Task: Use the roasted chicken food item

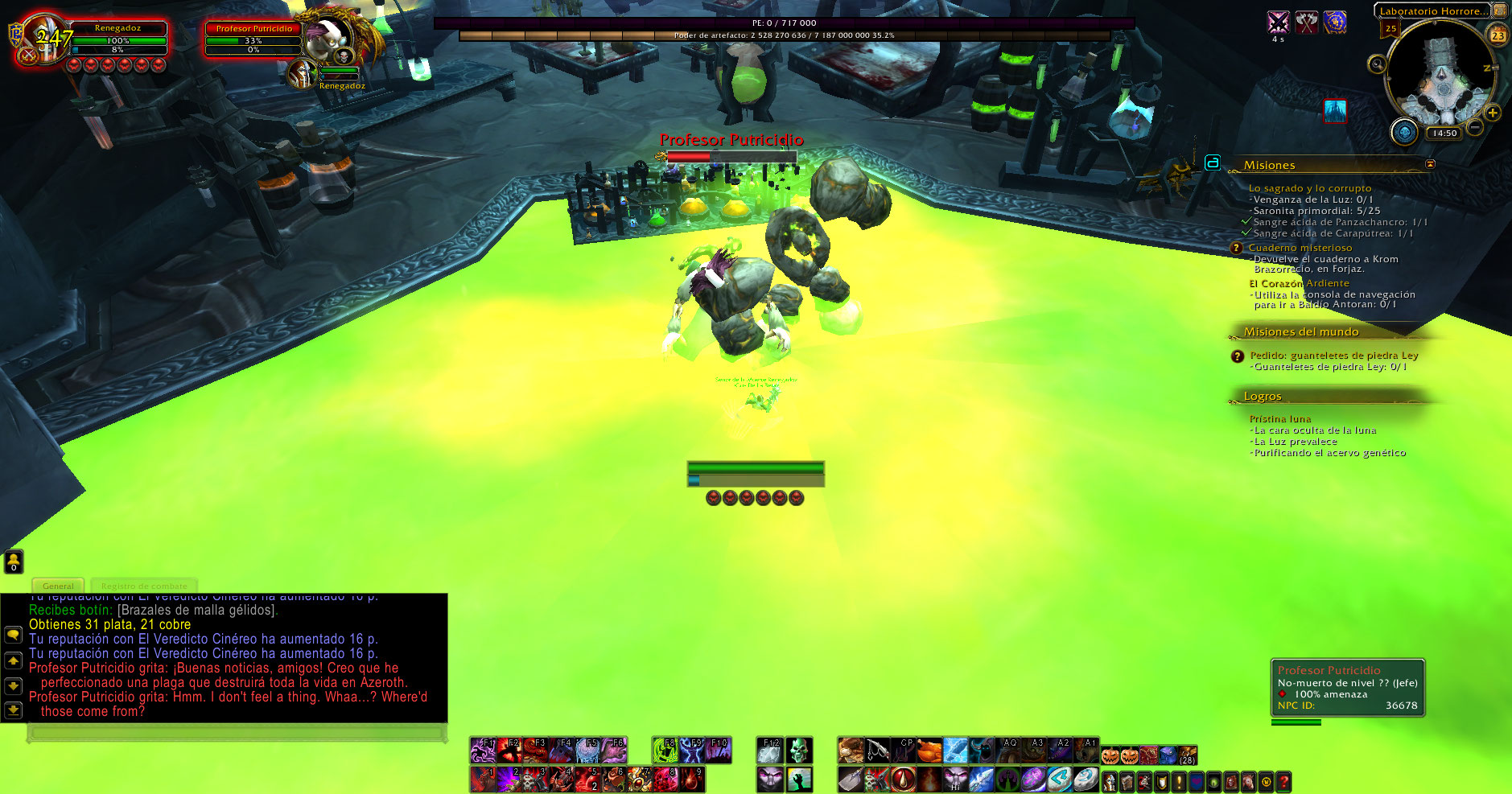Action: point(929,751)
